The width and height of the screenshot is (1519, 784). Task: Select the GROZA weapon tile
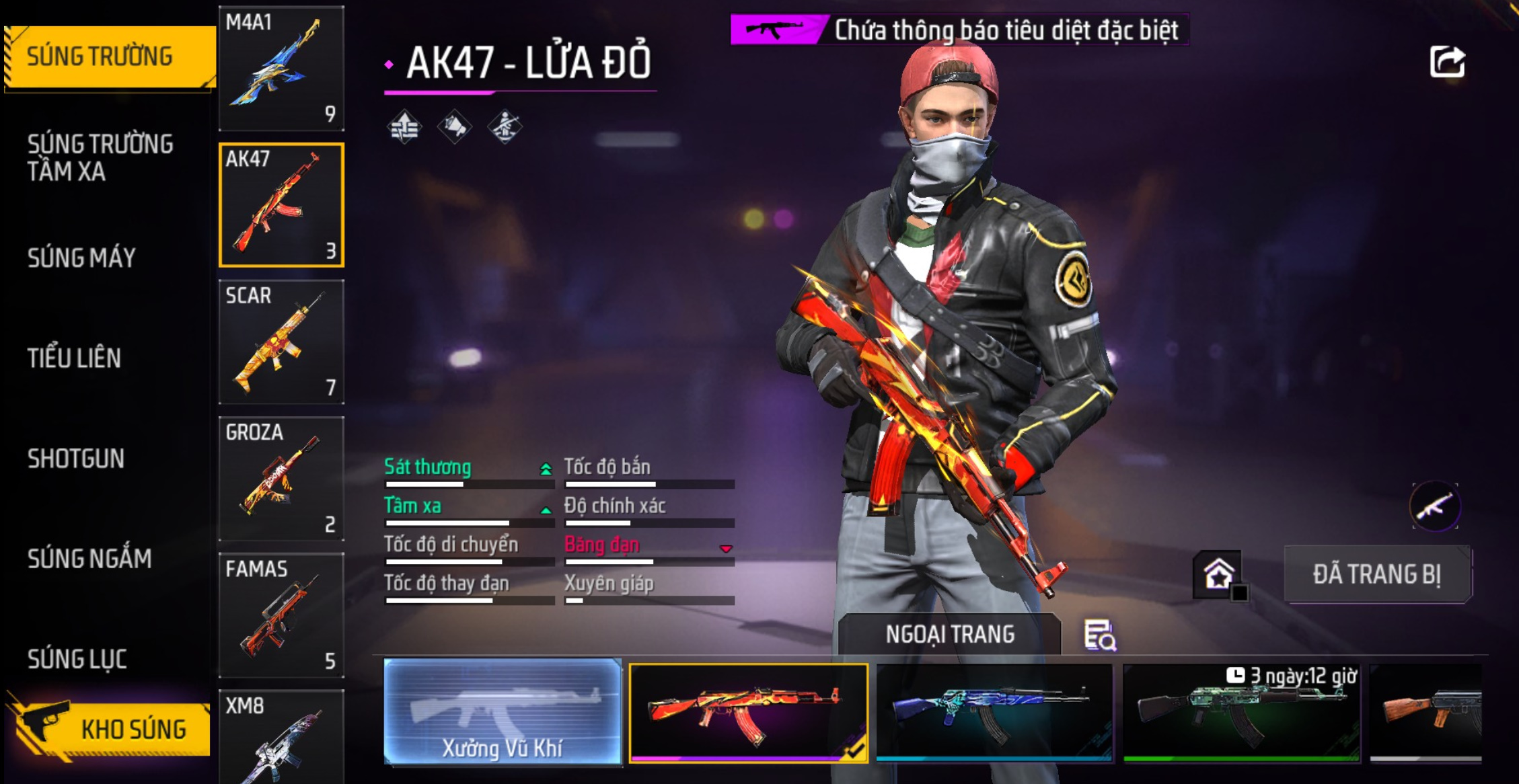click(x=281, y=479)
